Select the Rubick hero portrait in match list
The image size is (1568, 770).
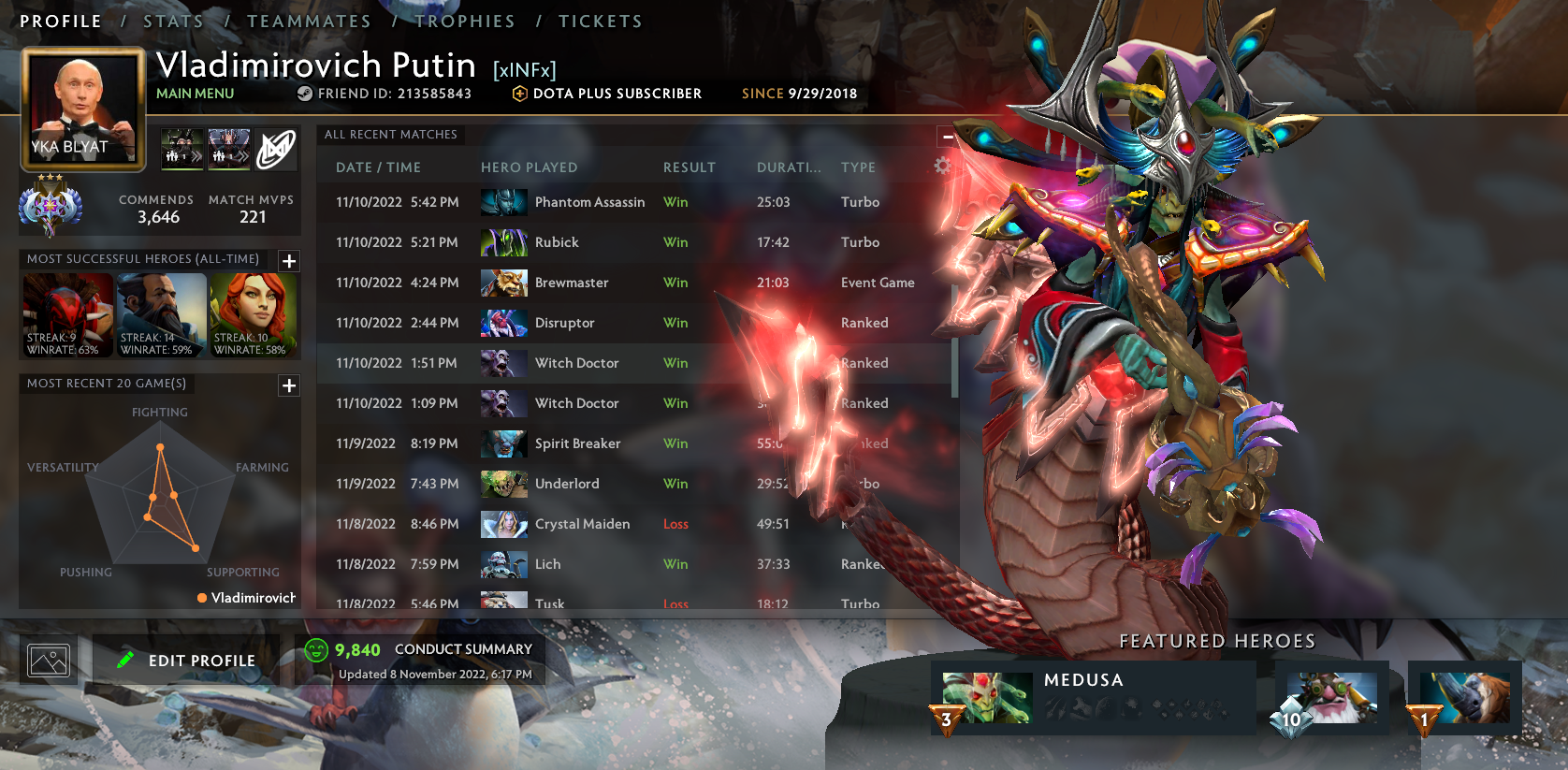503,242
